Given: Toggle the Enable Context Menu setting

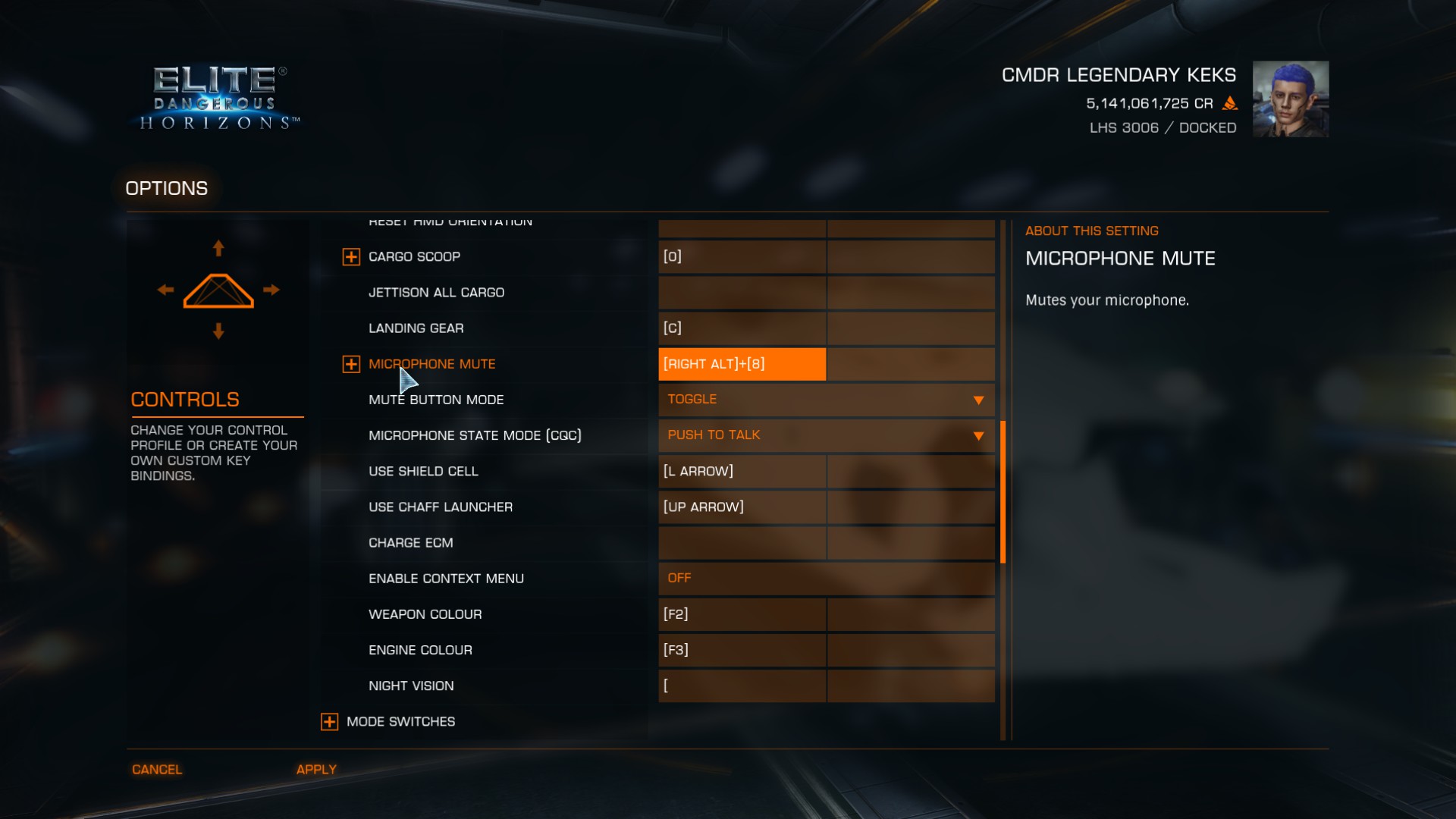Looking at the screenshot, I should [826, 579].
